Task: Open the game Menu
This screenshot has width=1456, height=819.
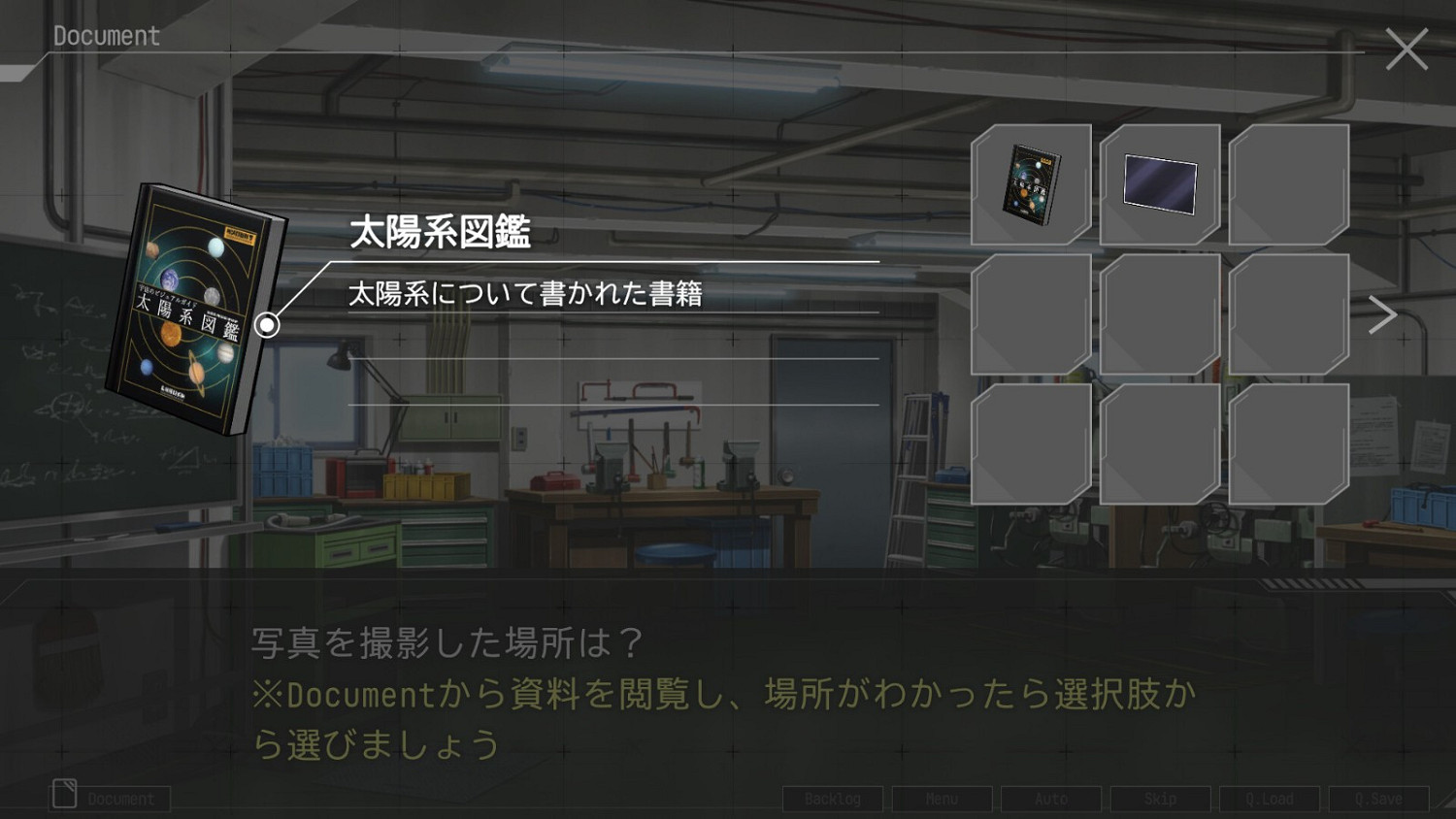Action: click(x=941, y=799)
